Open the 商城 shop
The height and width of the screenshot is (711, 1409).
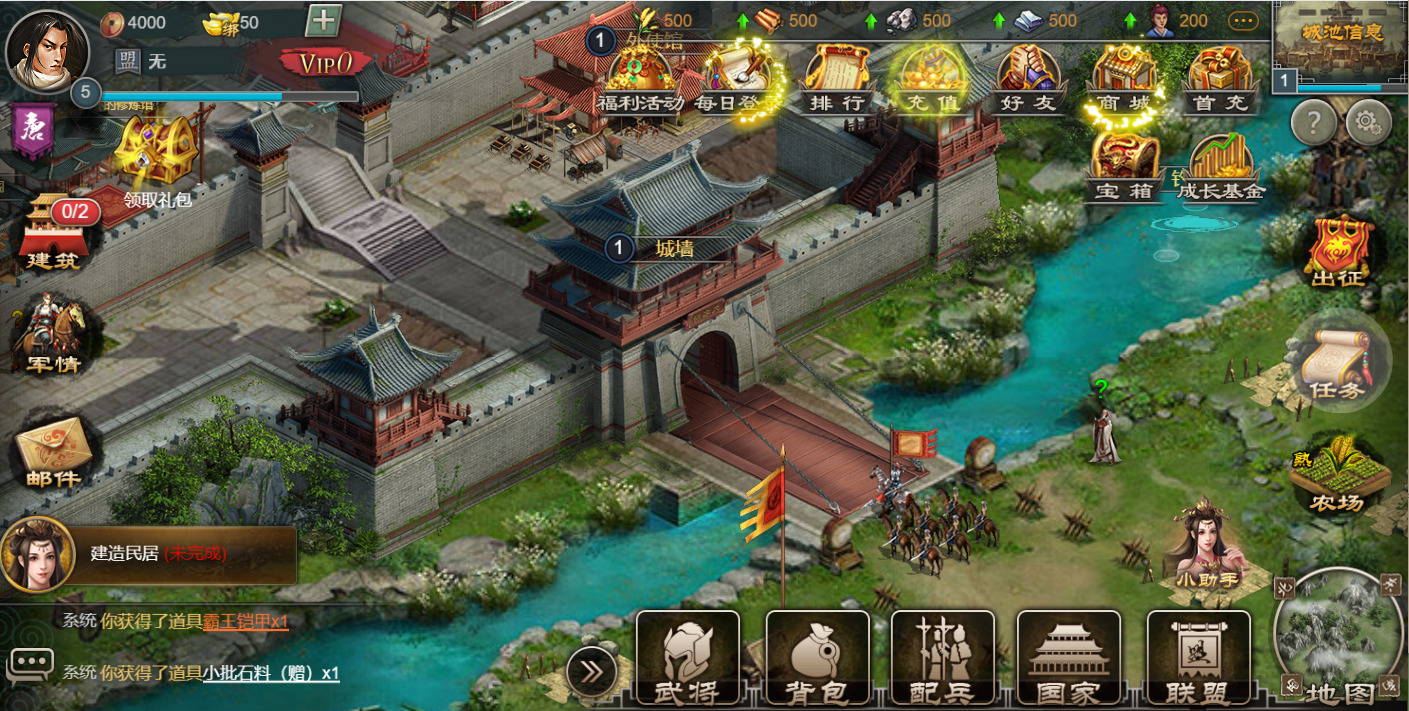(x=1124, y=77)
